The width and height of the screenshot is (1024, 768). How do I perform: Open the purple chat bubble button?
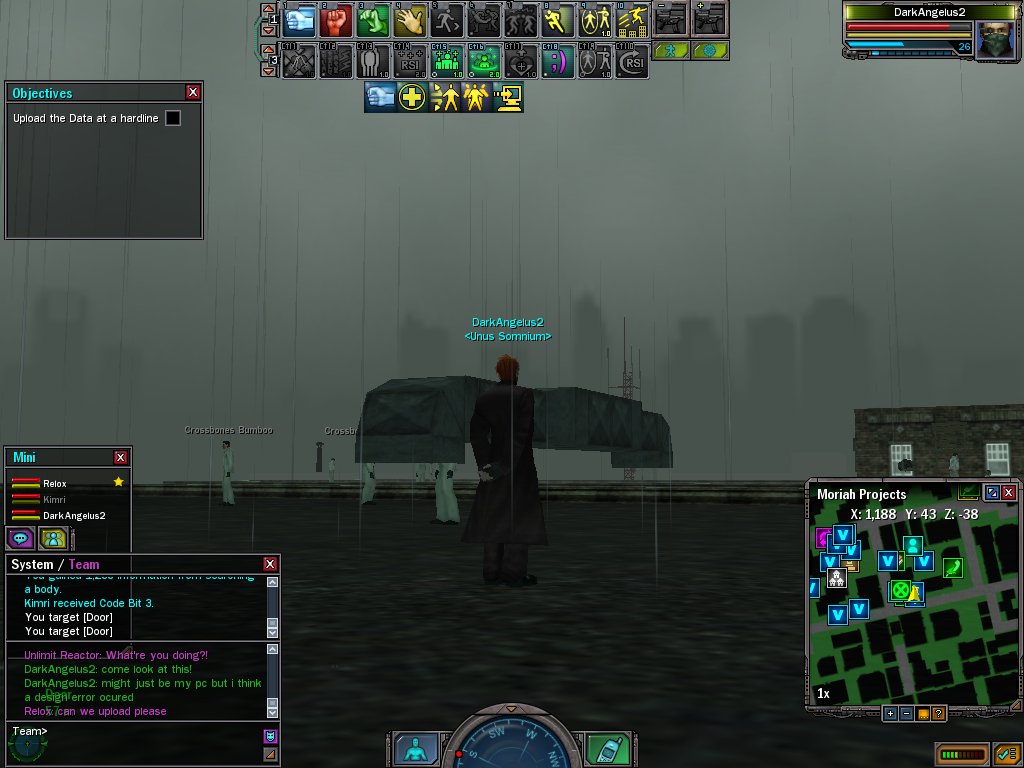coord(21,538)
